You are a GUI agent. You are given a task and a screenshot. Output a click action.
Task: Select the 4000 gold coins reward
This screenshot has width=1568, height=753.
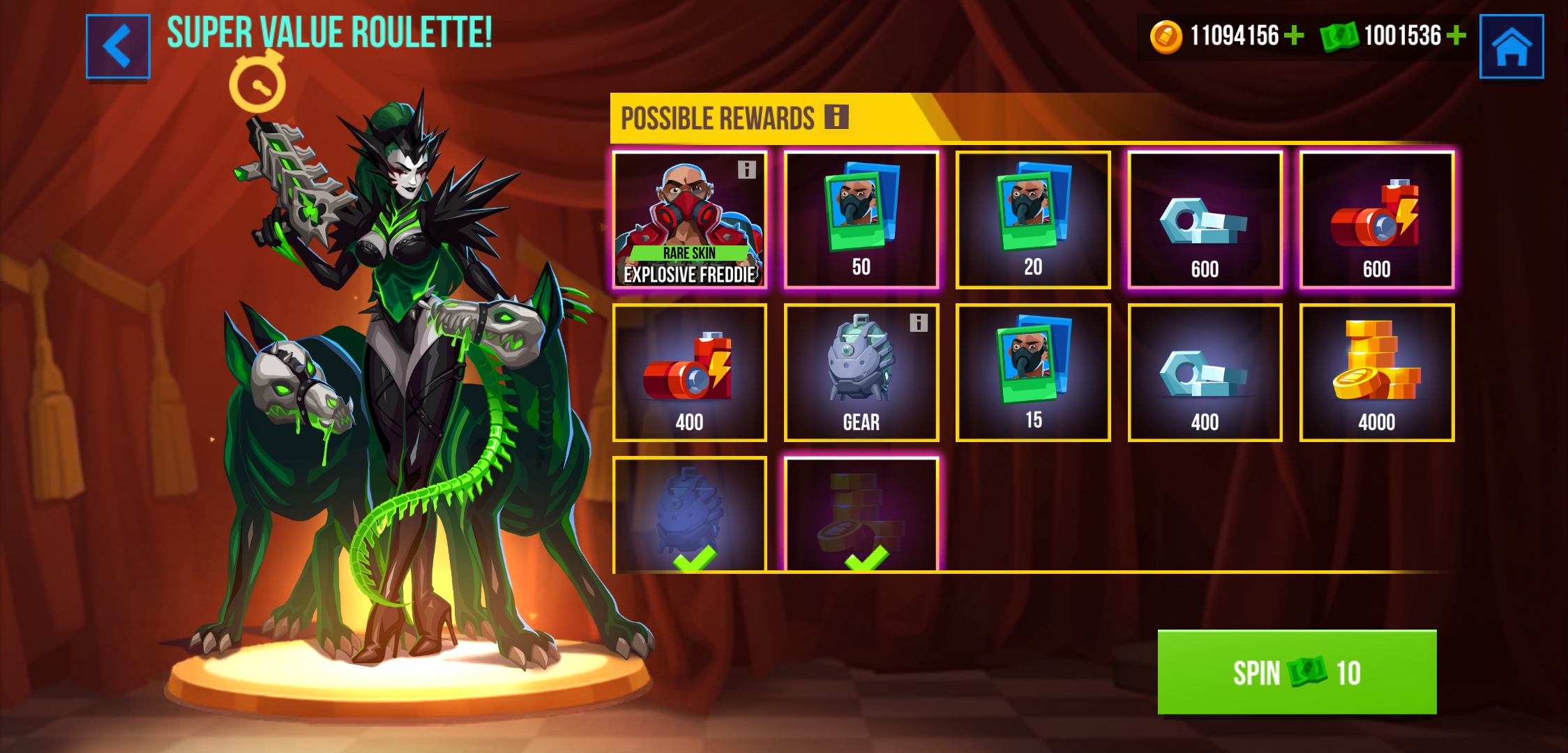click(1377, 372)
